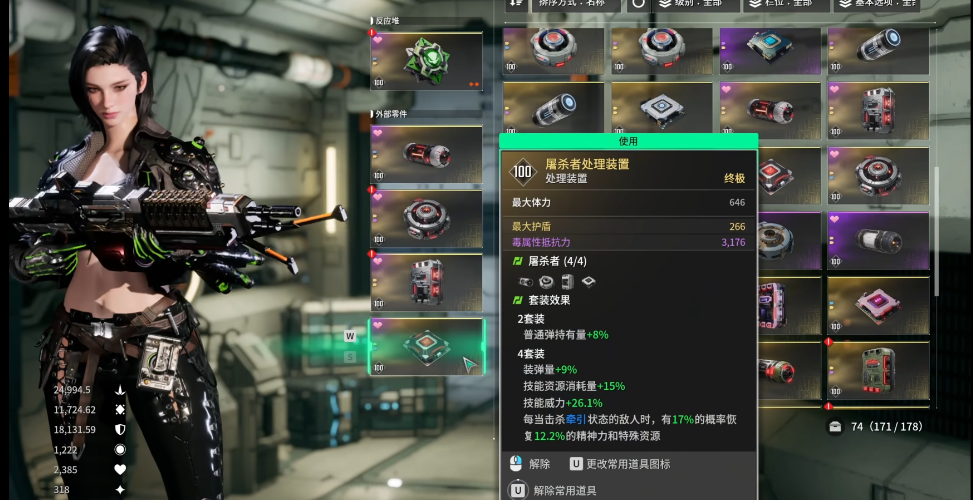The width and height of the screenshot is (973, 500).
Task: Click the highlighted Slayer processor slot
Action: click(x=426, y=346)
